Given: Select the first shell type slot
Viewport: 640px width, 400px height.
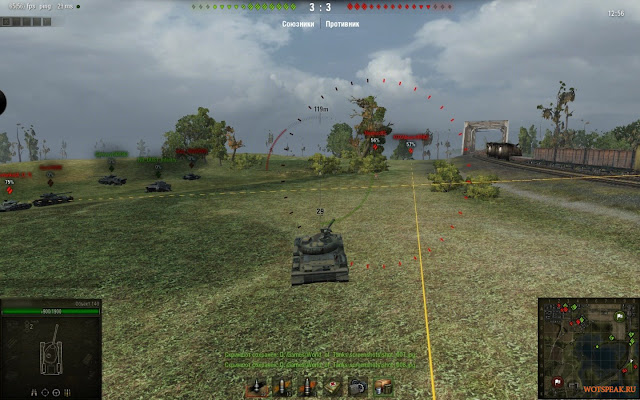Looking at the screenshot, I should (x=258, y=387).
